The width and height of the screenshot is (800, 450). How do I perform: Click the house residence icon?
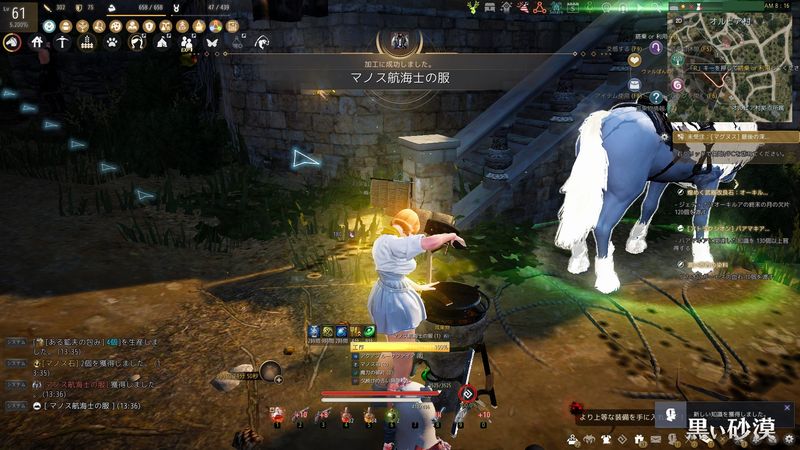(37, 42)
